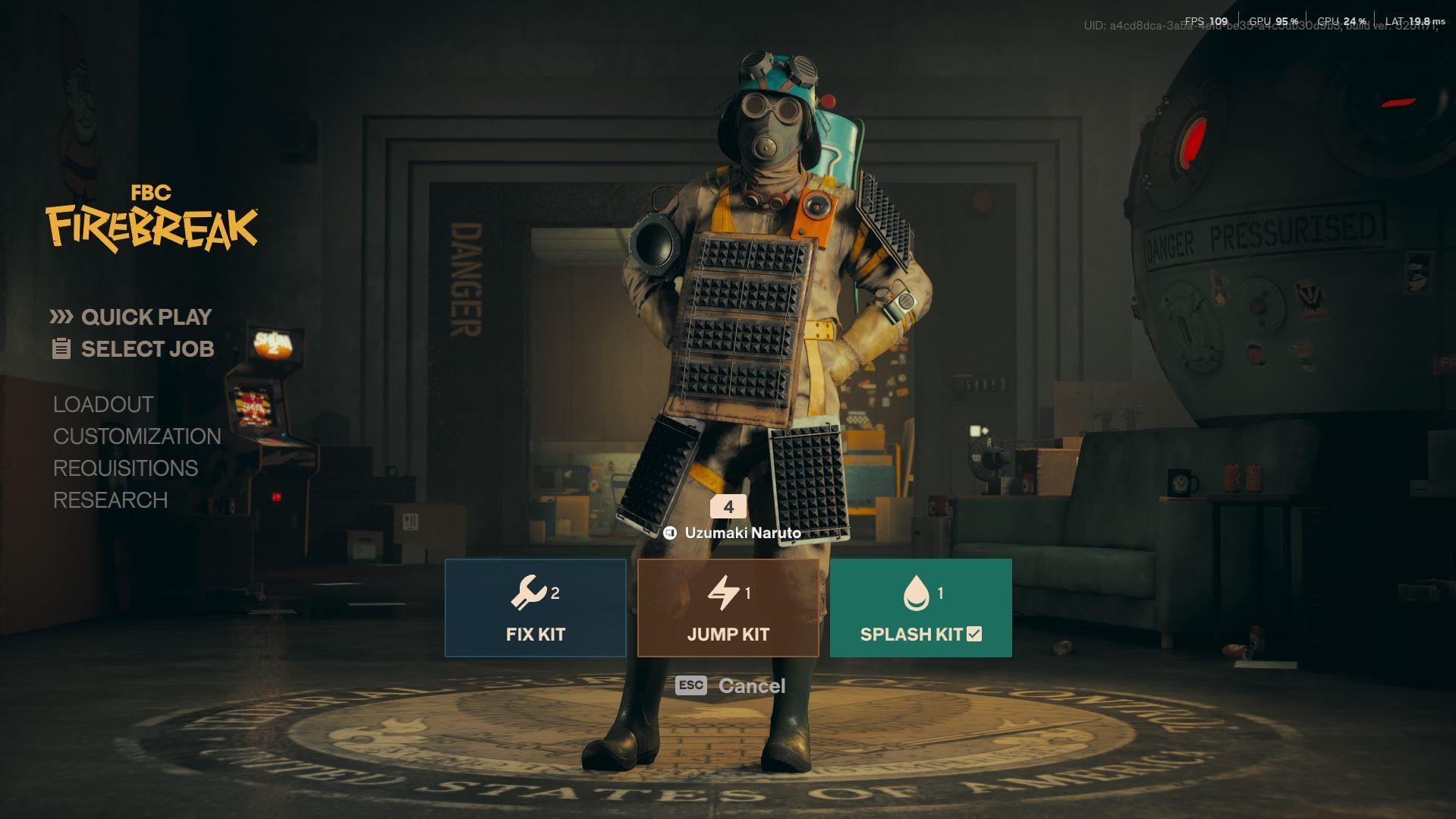The width and height of the screenshot is (1456, 819).
Task: Pick the Splash Kit tile
Action: [920, 608]
